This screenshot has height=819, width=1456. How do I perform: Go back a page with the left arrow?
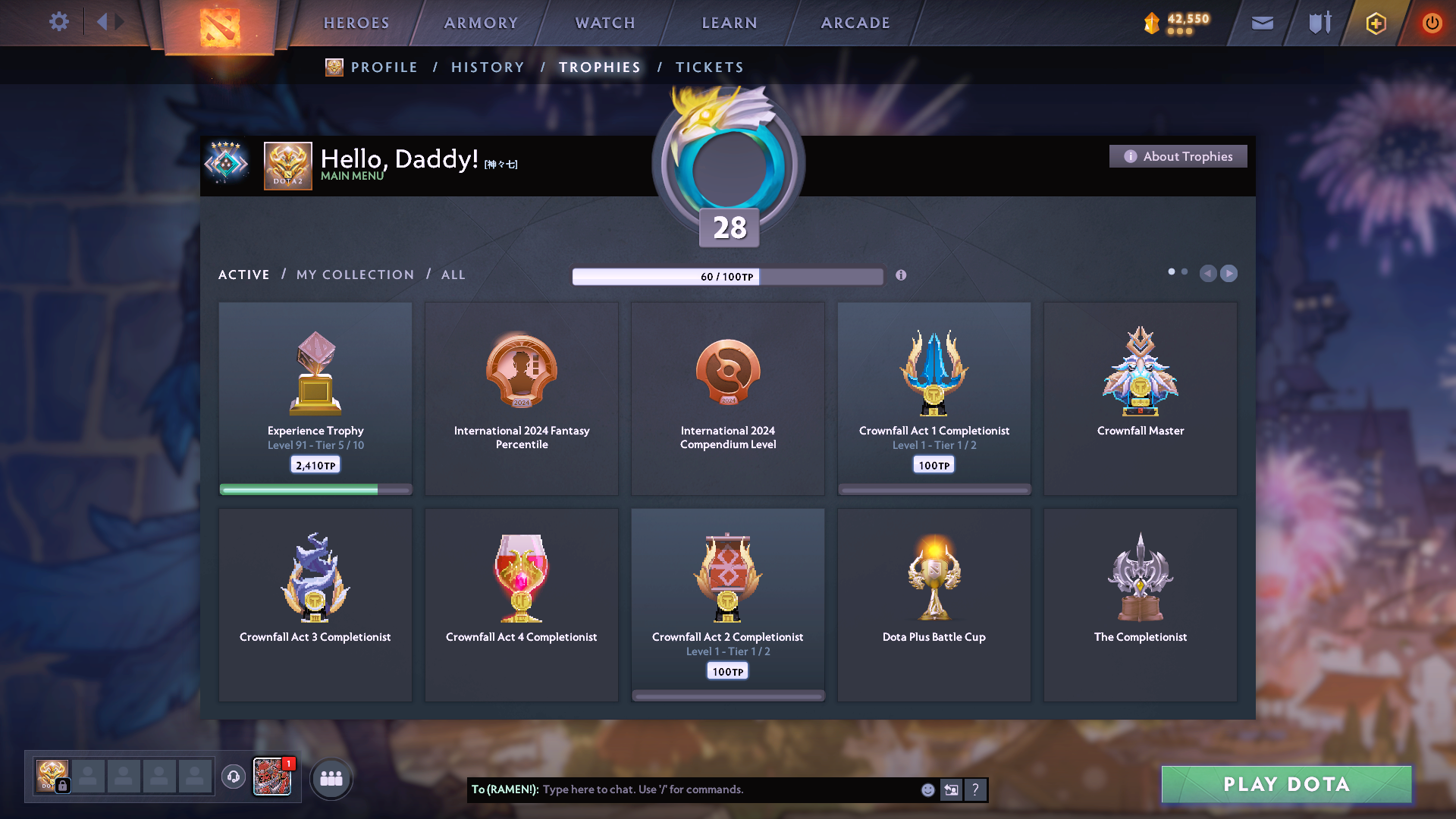pyautogui.click(x=1209, y=274)
